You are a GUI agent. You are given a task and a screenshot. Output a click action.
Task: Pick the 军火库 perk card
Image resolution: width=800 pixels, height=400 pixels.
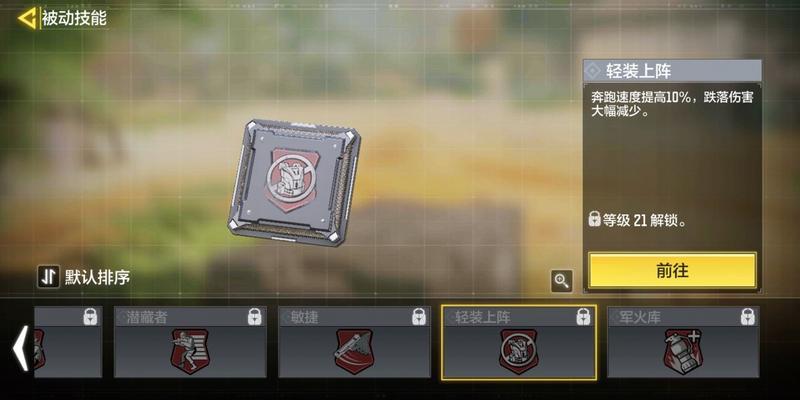[x=683, y=342]
